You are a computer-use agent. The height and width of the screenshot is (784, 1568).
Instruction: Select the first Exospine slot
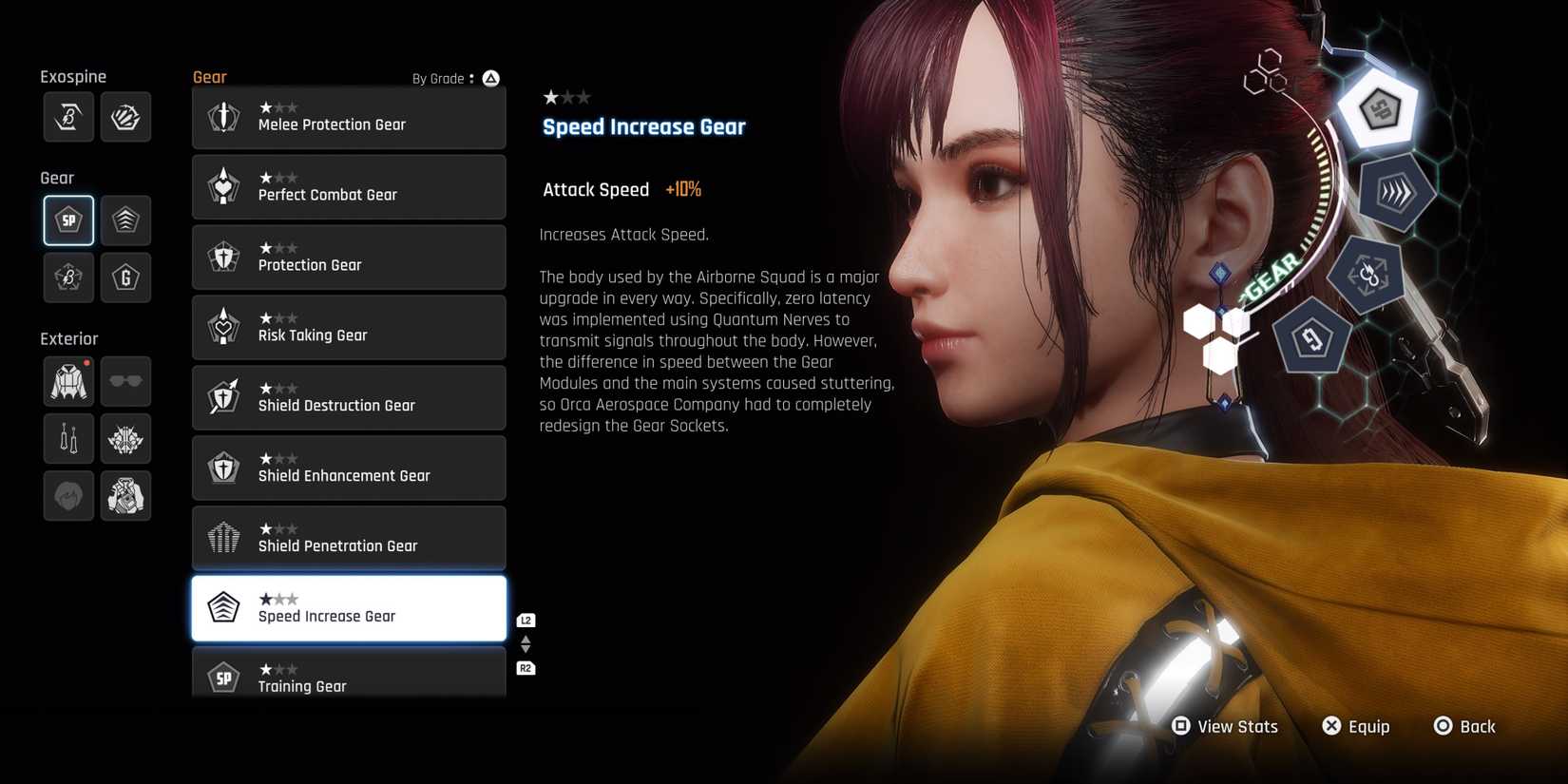pyautogui.click(x=67, y=117)
